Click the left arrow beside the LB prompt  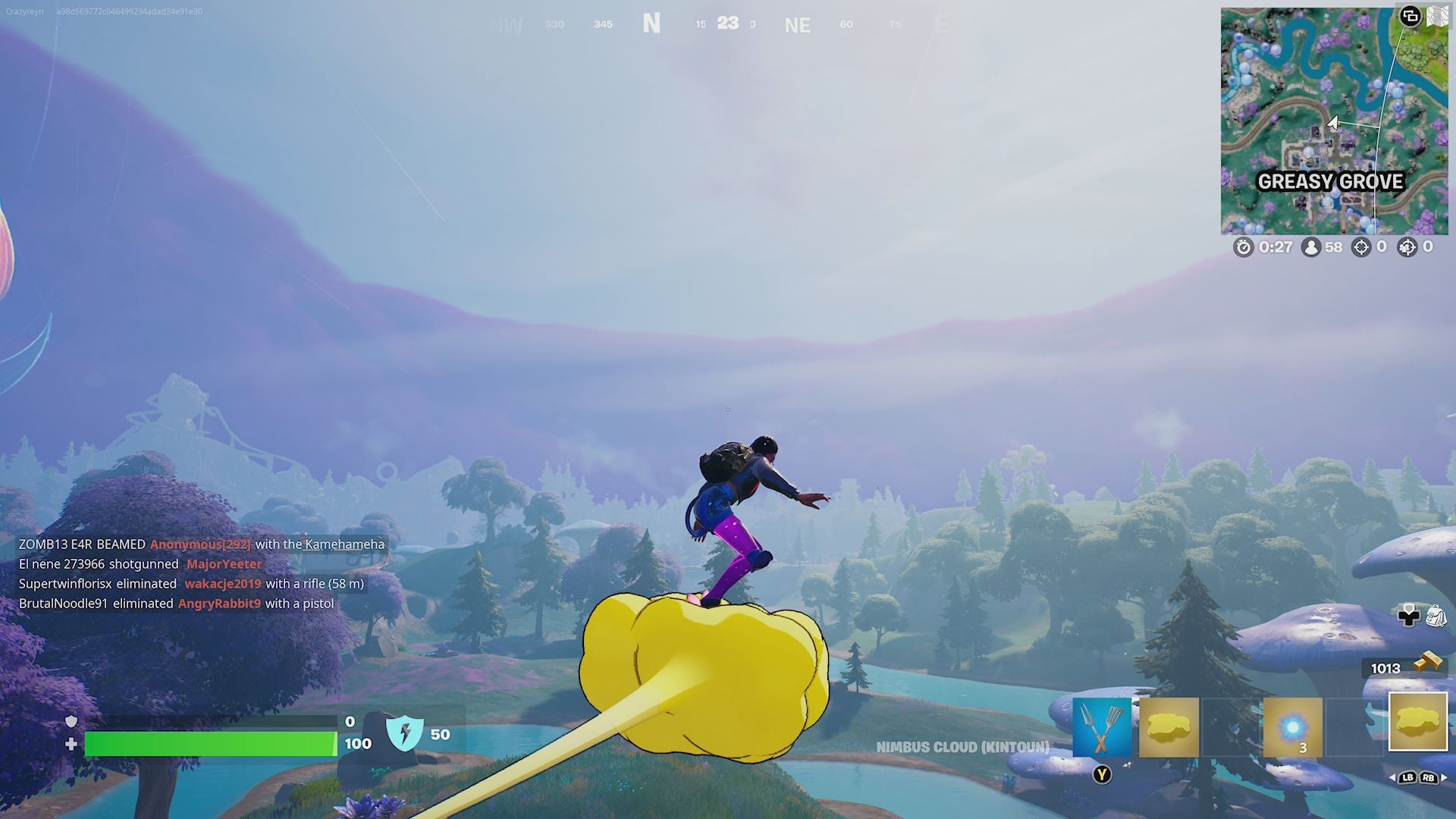(x=1392, y=777)
